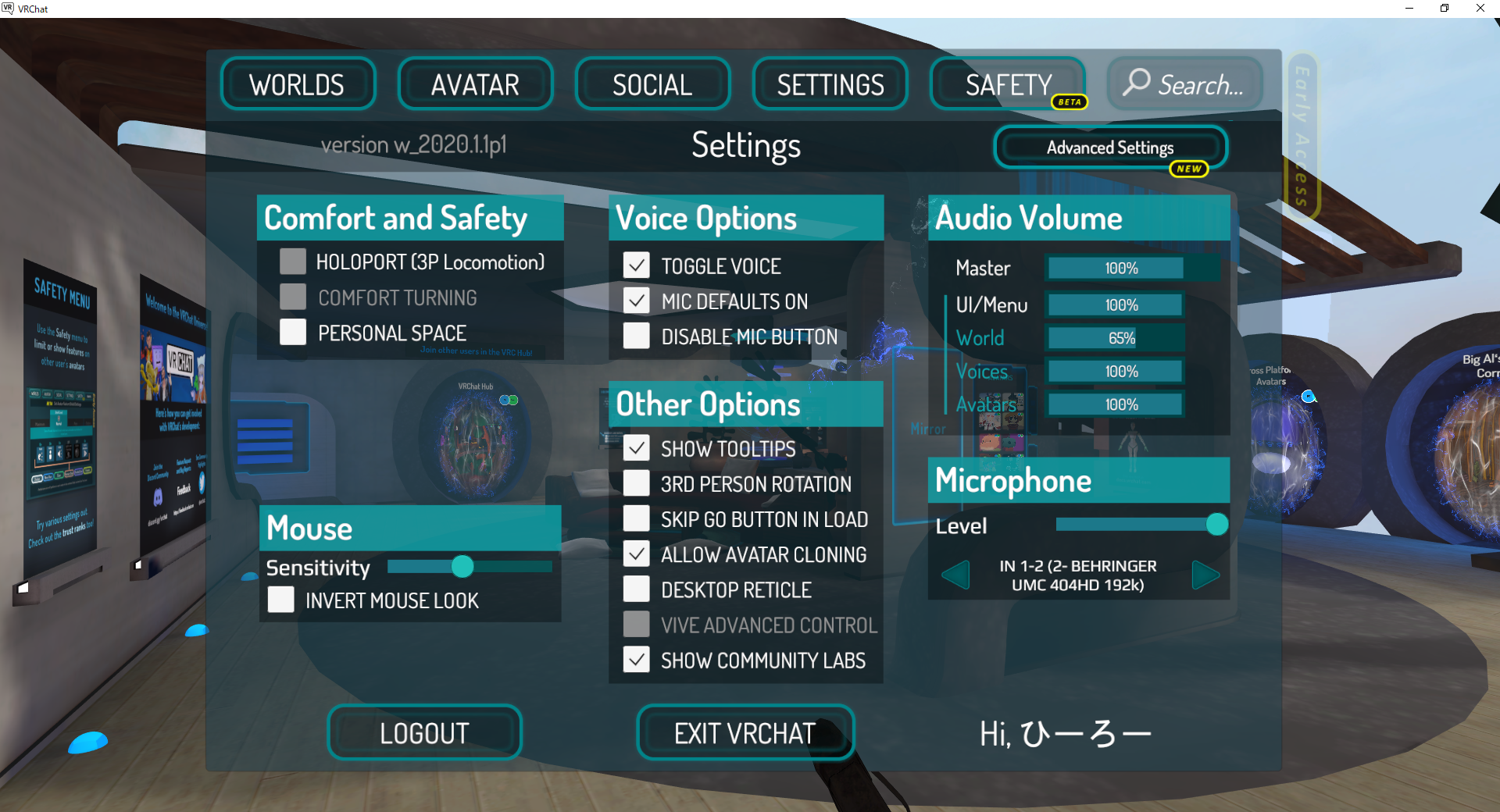The image size is (1500, 812).
Task: Enable HOLOPORT 3P Locomotion
Action: point(292,261)
